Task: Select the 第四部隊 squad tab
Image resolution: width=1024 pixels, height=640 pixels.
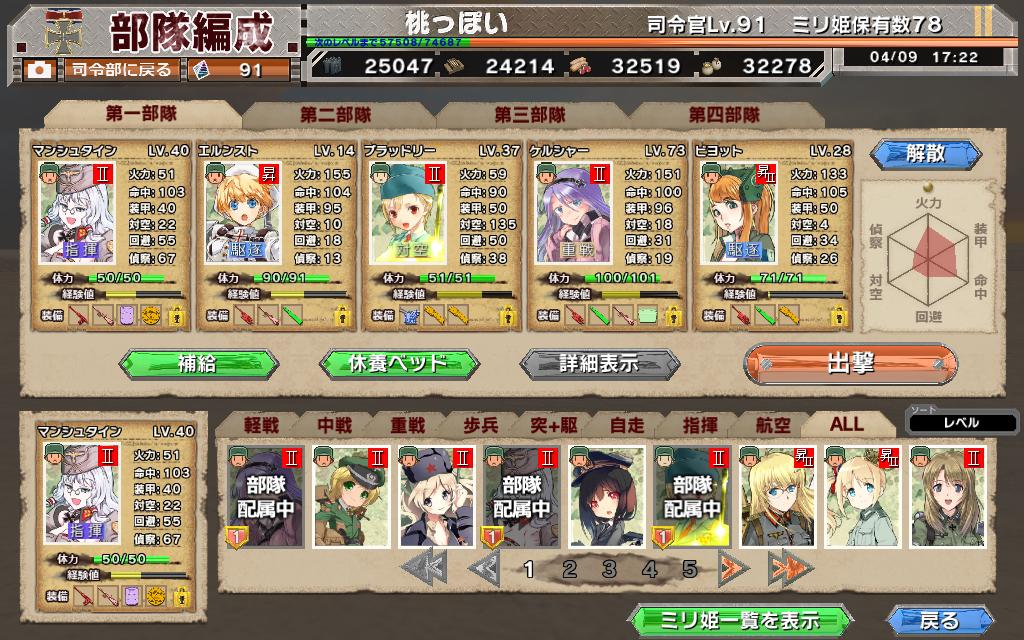Action: [724, 115]
